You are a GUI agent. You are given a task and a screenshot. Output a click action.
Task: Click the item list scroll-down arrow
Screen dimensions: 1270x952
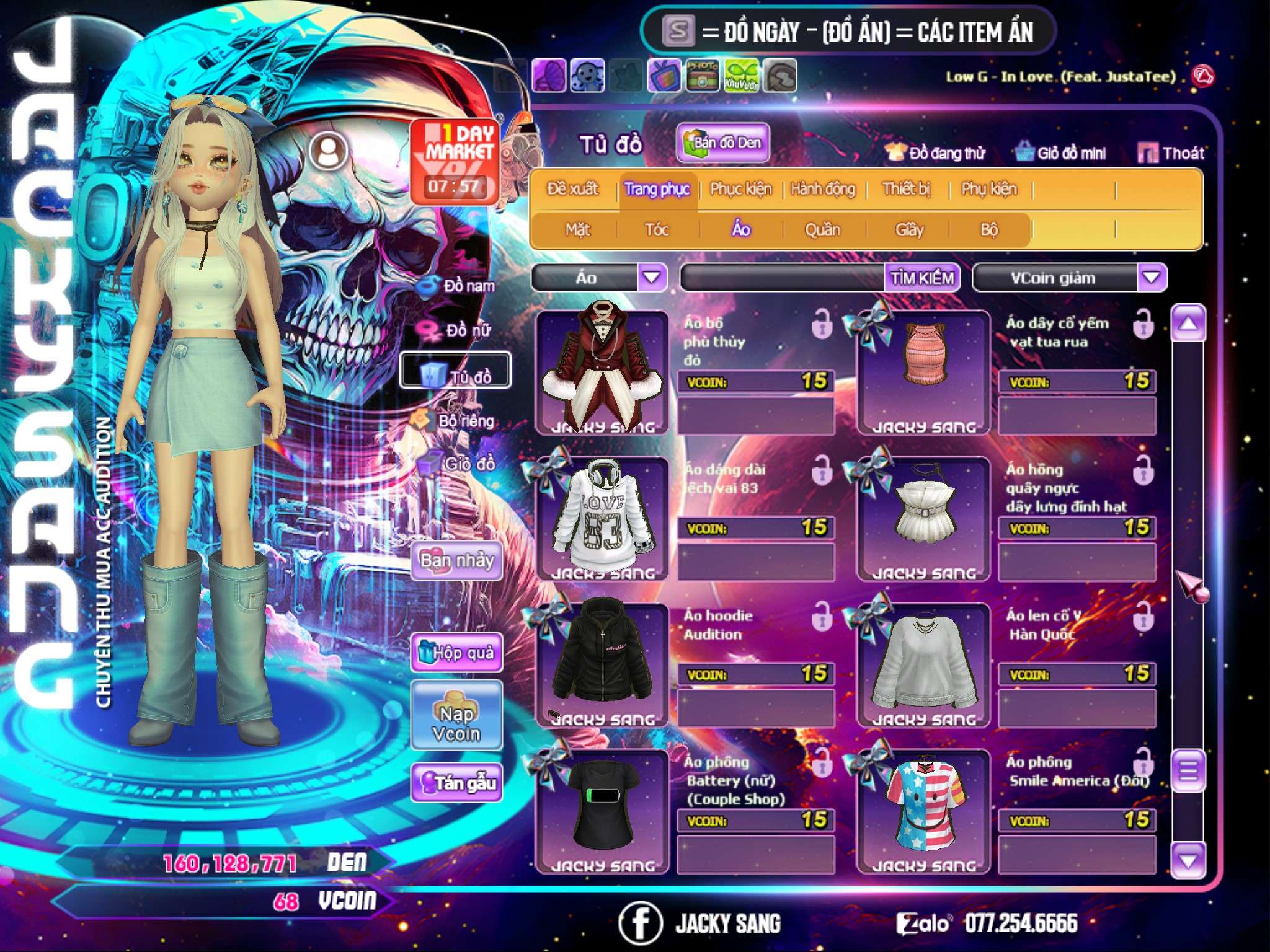1188,861
